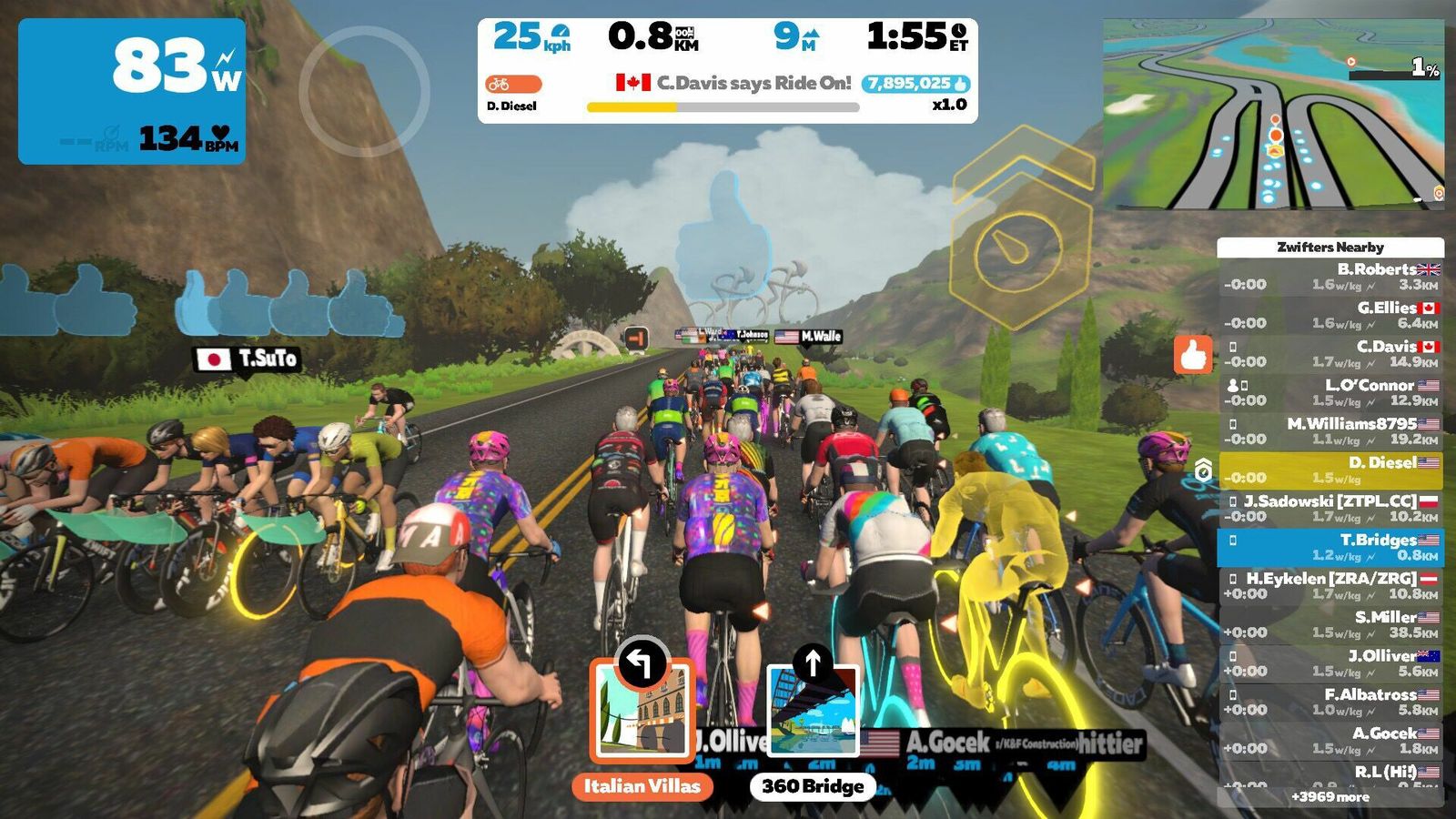Select the 360 Bridge straight route
The width and height of the screenshot is (1456, 819).
[x=812, y=711]
